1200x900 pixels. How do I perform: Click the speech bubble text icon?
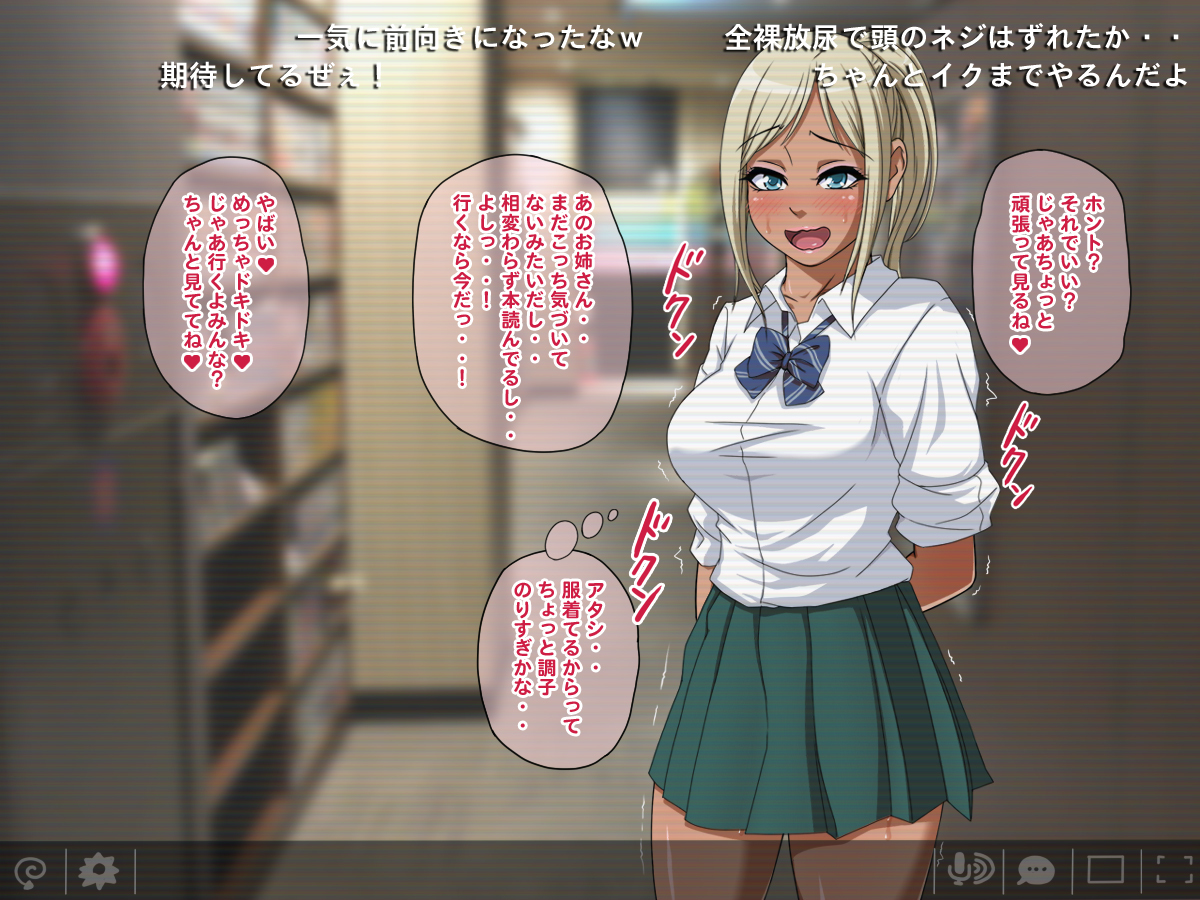pos(1036,870)
